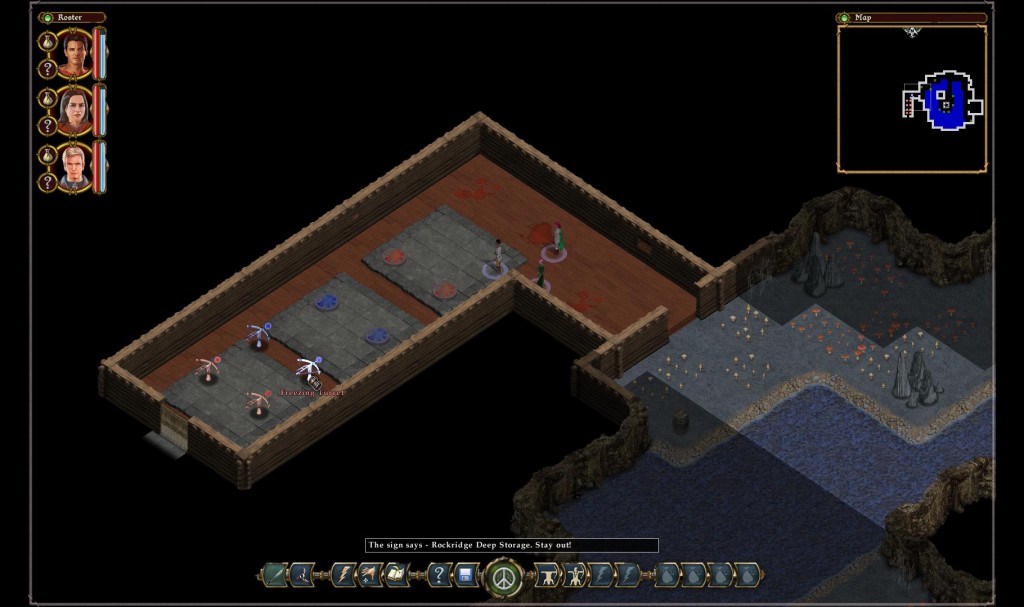Click the minimap display

[x=911, y=99]
